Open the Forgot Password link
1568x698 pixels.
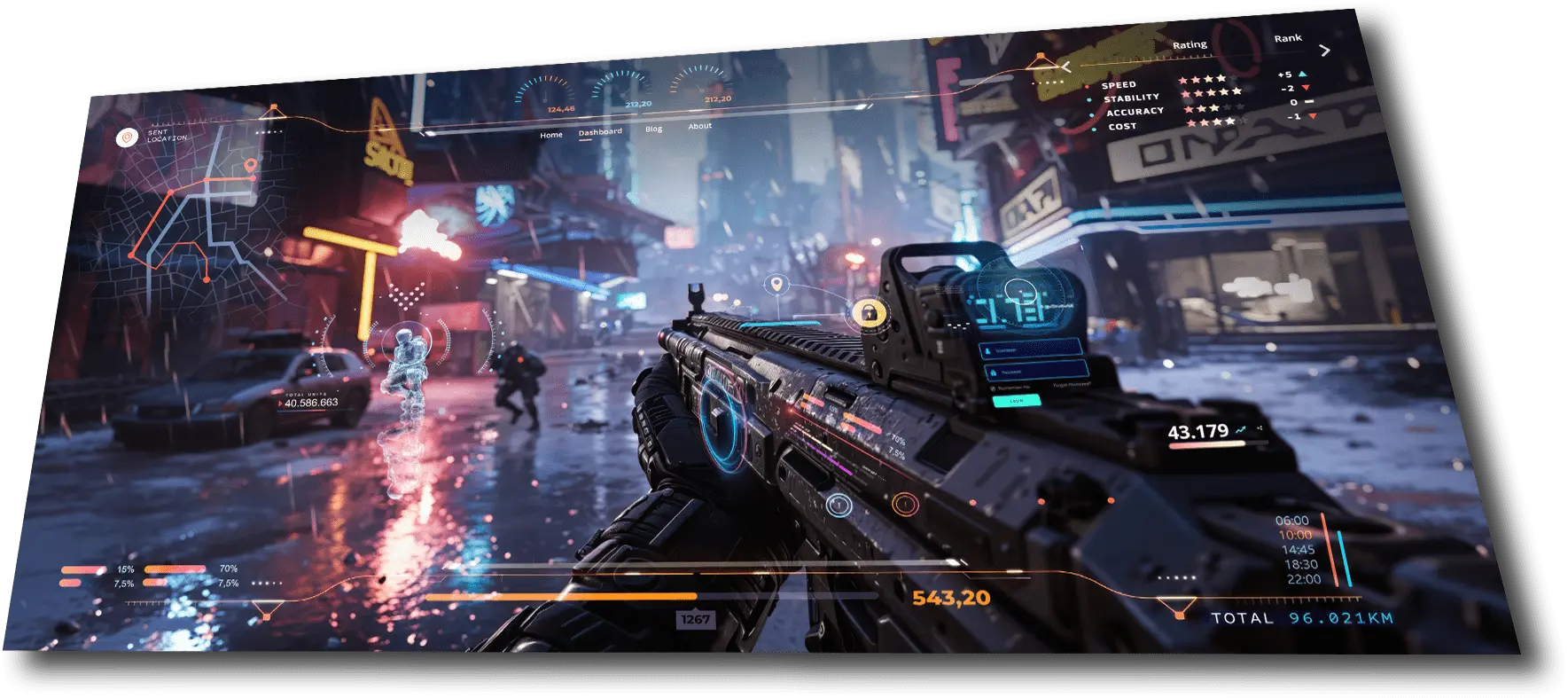1071,384
